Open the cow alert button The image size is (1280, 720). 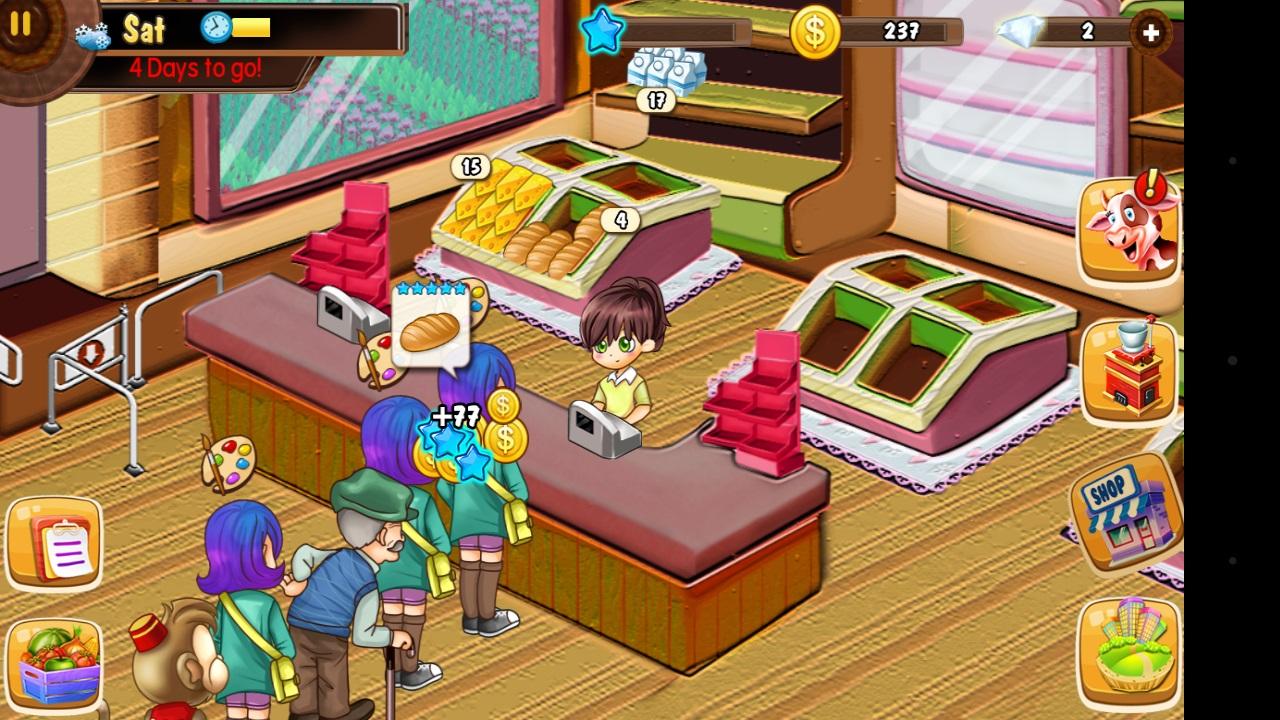1128,229
